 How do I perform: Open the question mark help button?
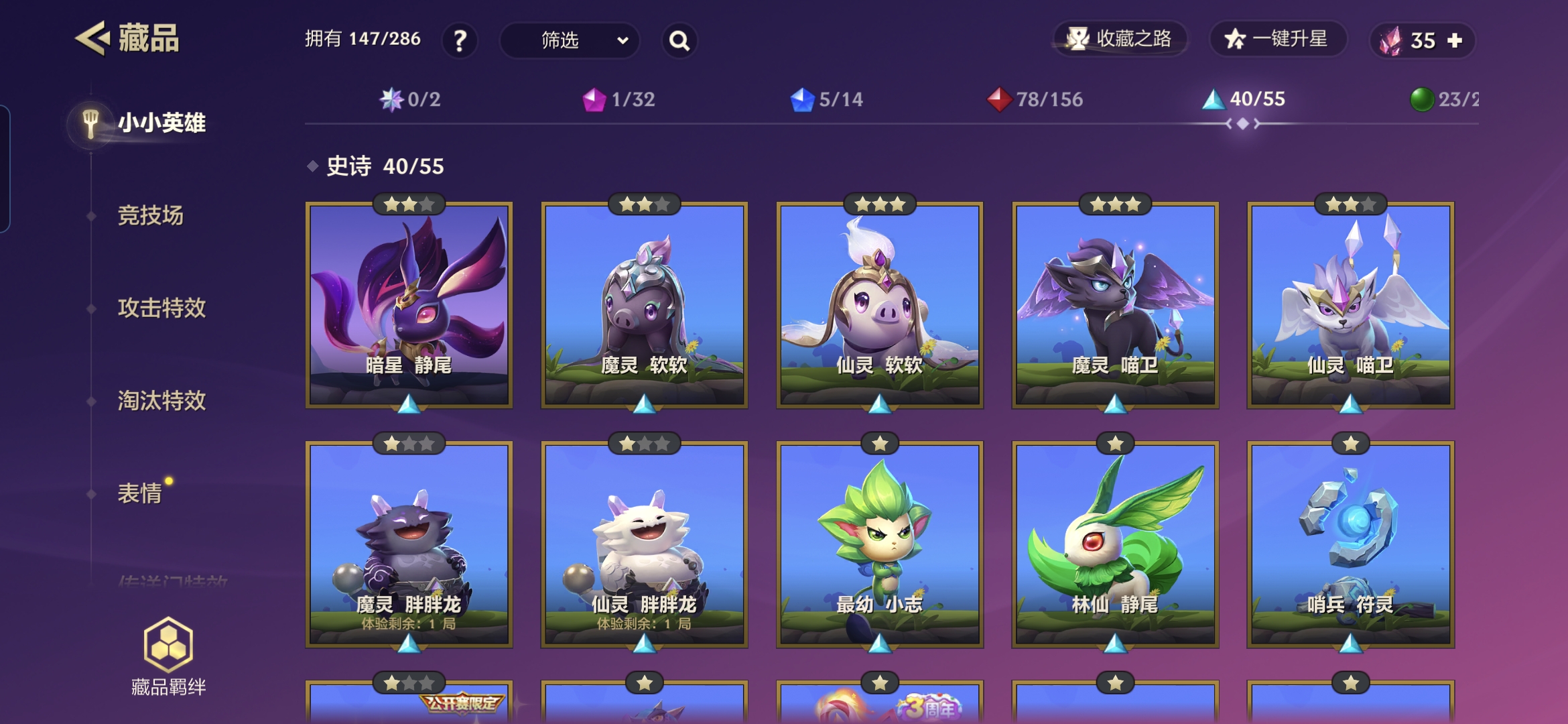coord(460,41)
